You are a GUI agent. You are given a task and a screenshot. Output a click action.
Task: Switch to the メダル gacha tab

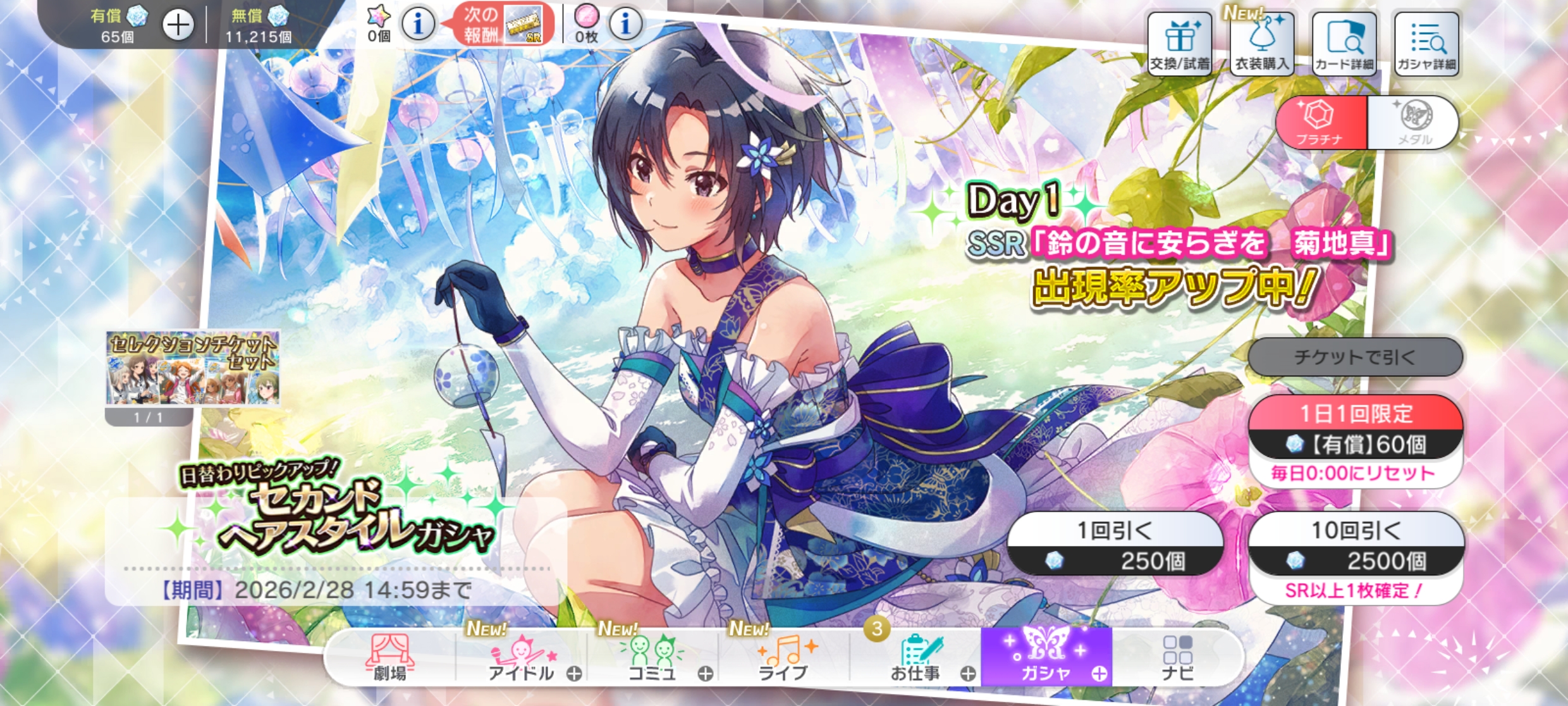pyautogui.click(x=1414, y=123)
